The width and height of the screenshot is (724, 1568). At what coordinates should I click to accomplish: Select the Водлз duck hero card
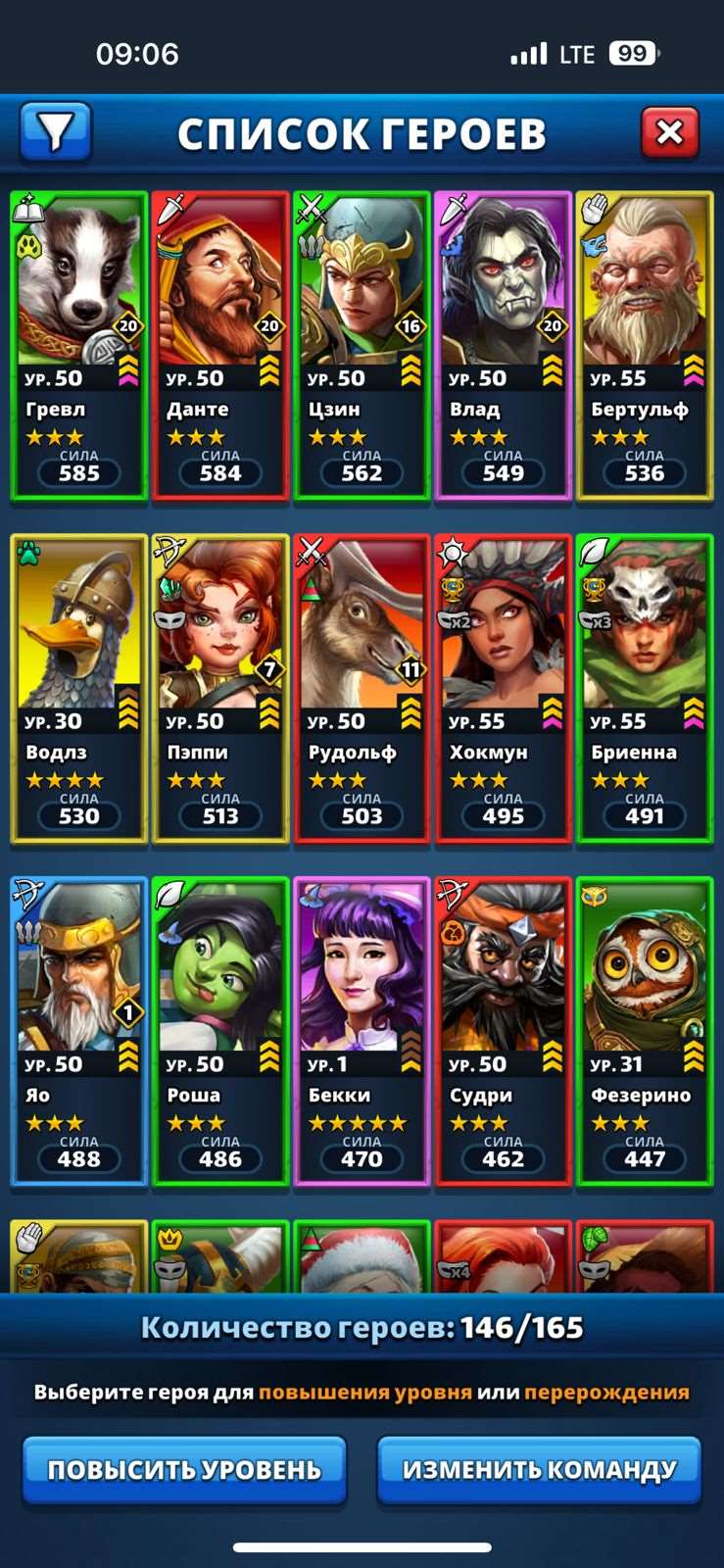[79, 689]
